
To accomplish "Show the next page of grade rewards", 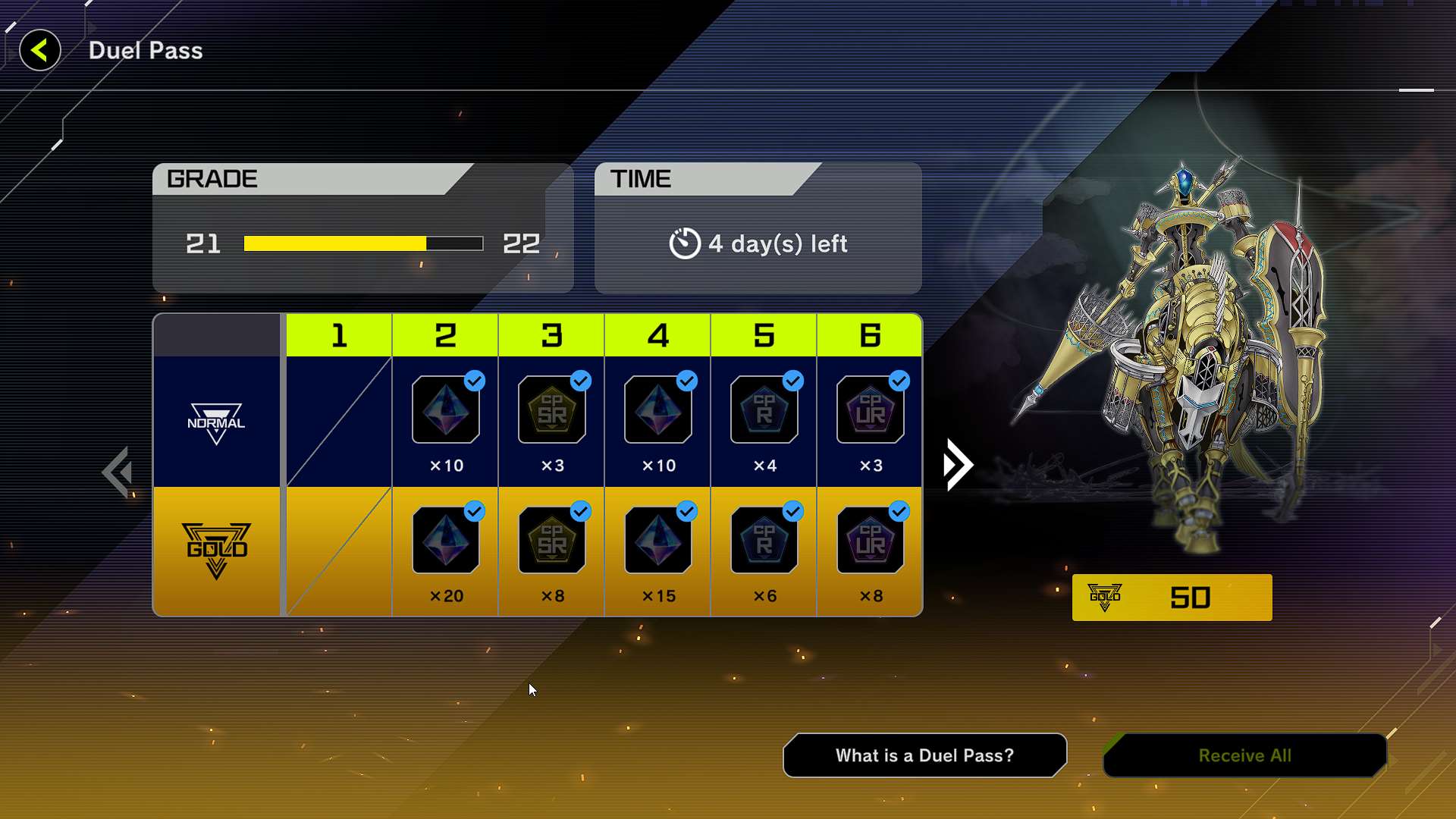I will click(958, 465).
